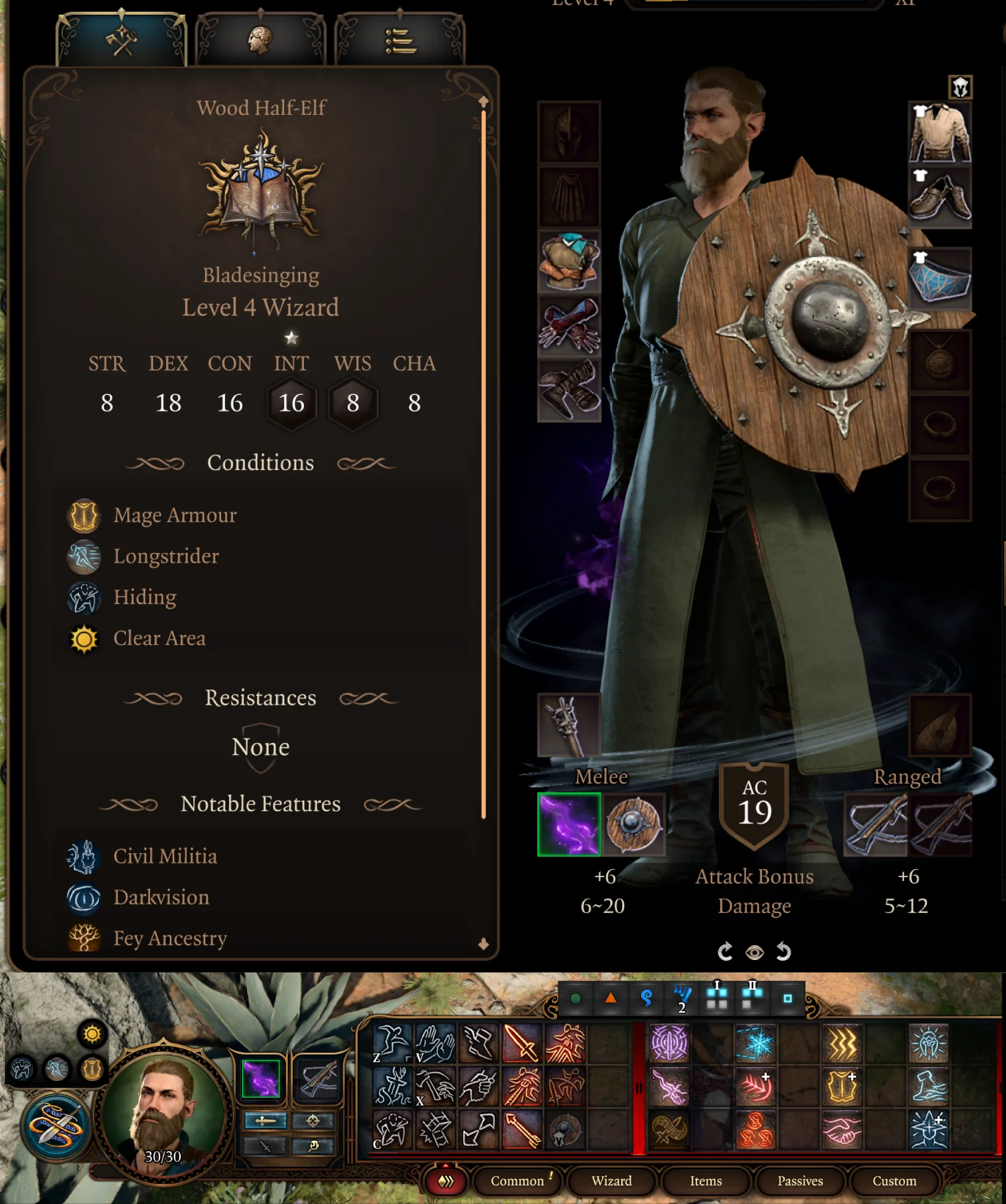Click the Darkvision feature icon
The image size is (1006, 1204).
[85, 898]
